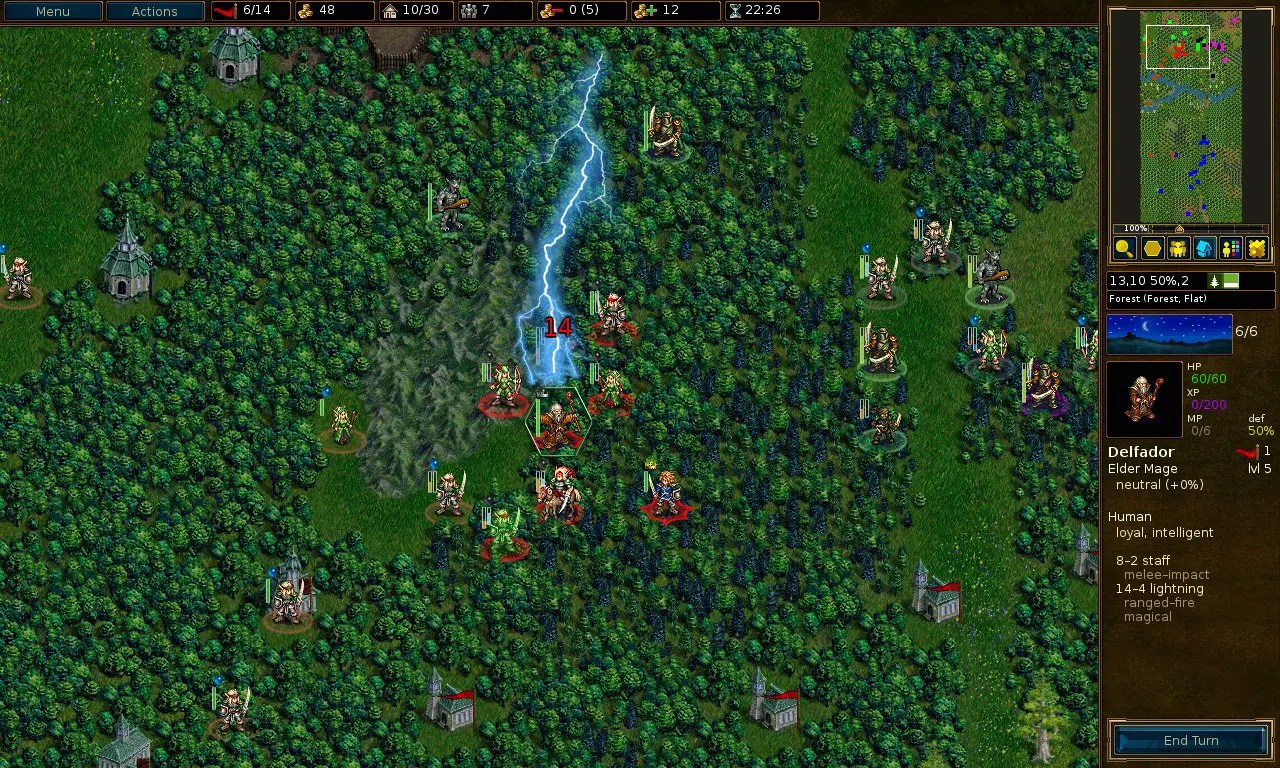Toggle unit markers on the minimap
This screenshot has width=1280, height=768.
pos(1178,249)
